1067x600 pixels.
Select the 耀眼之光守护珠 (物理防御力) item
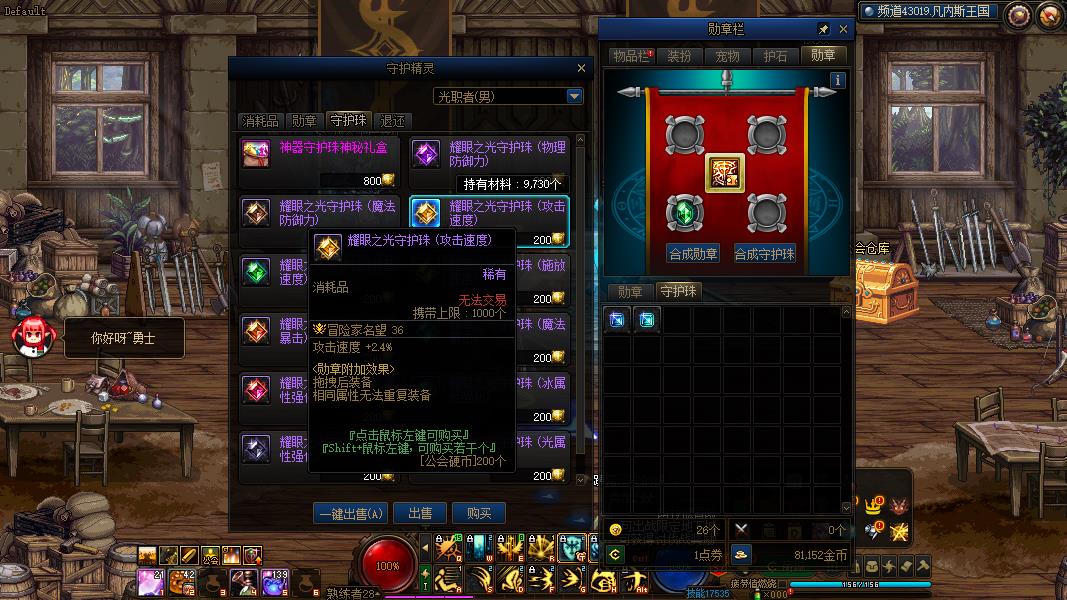pos(488,154)
